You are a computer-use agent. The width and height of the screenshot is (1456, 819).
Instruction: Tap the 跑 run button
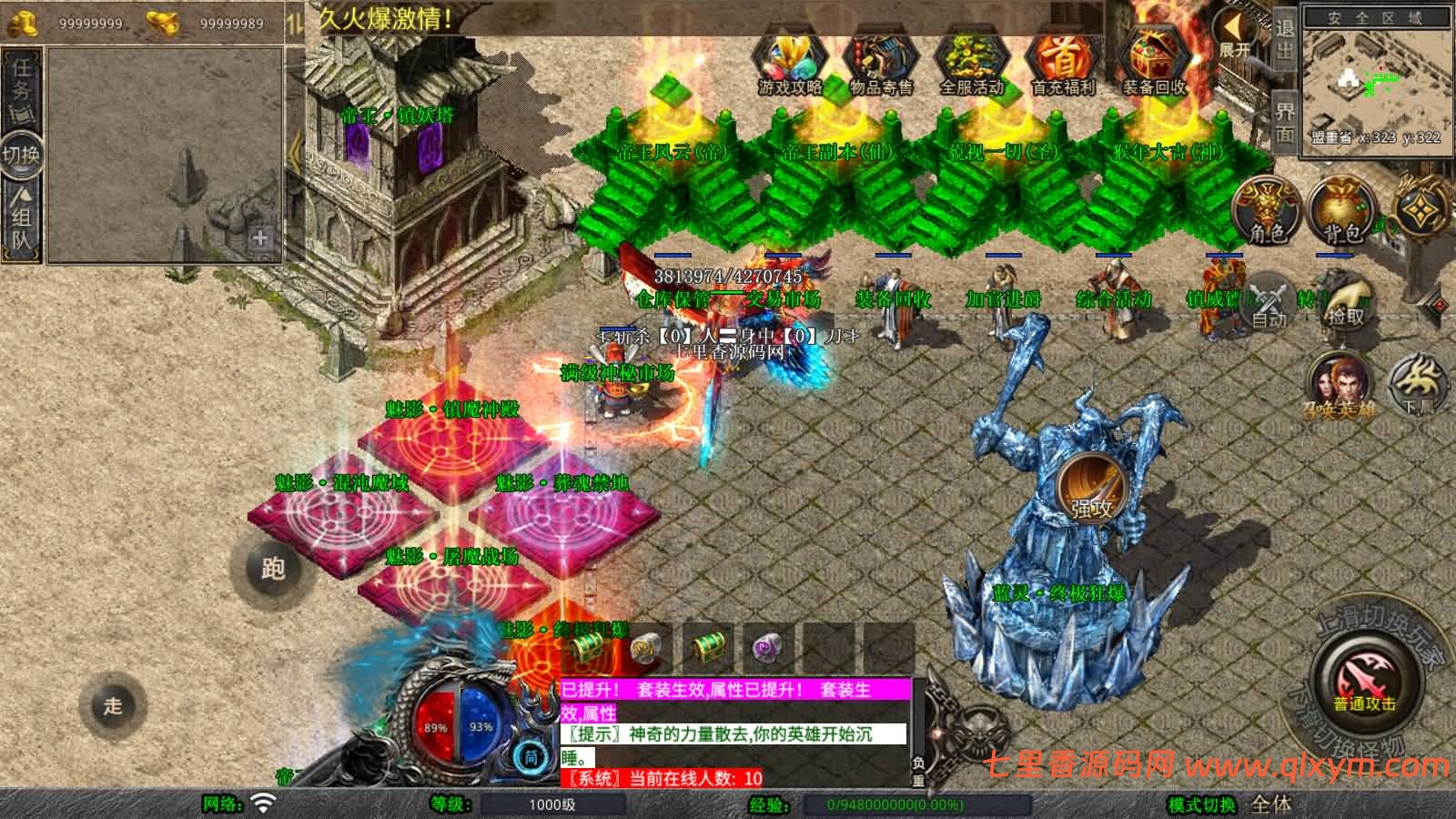tap(273, 568)
